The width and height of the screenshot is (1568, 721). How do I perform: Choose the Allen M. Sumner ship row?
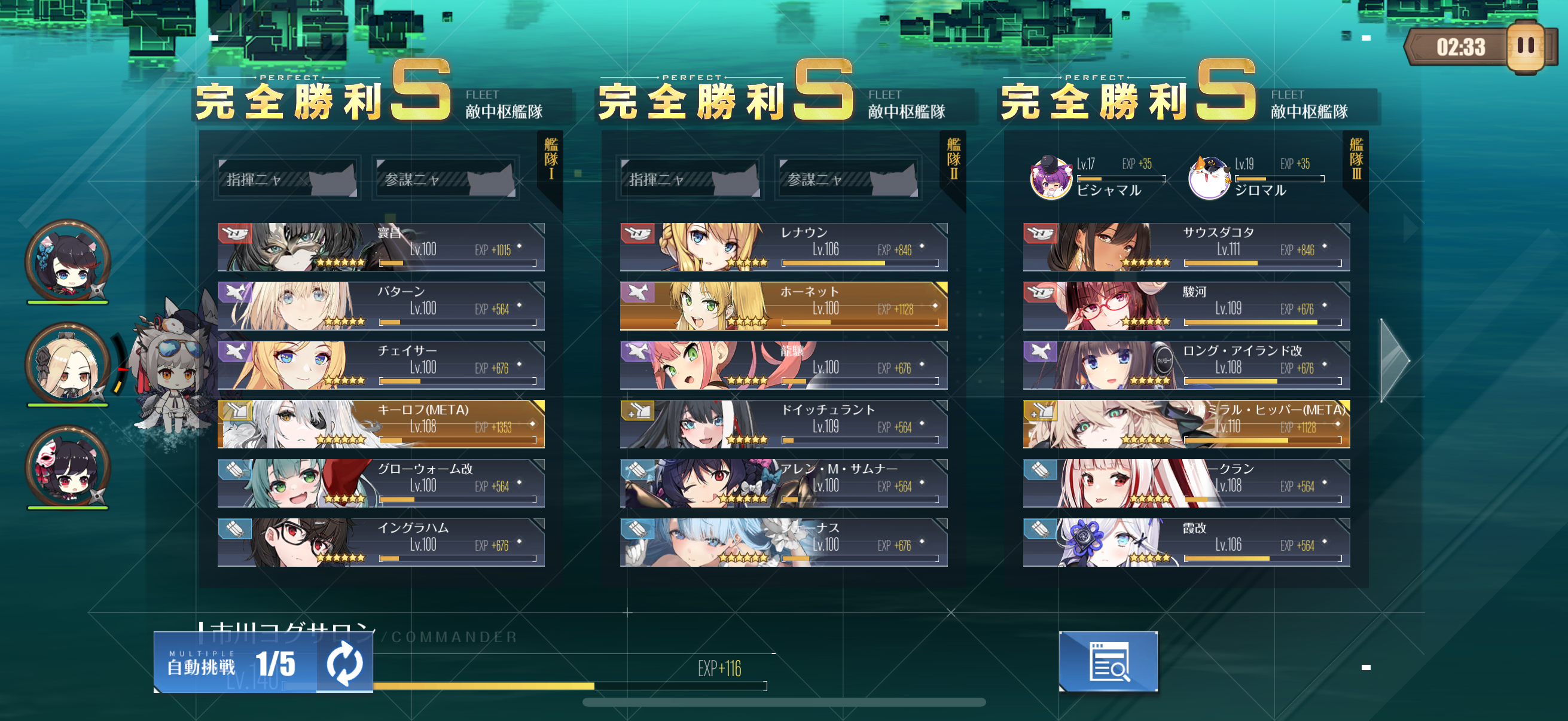783,483
